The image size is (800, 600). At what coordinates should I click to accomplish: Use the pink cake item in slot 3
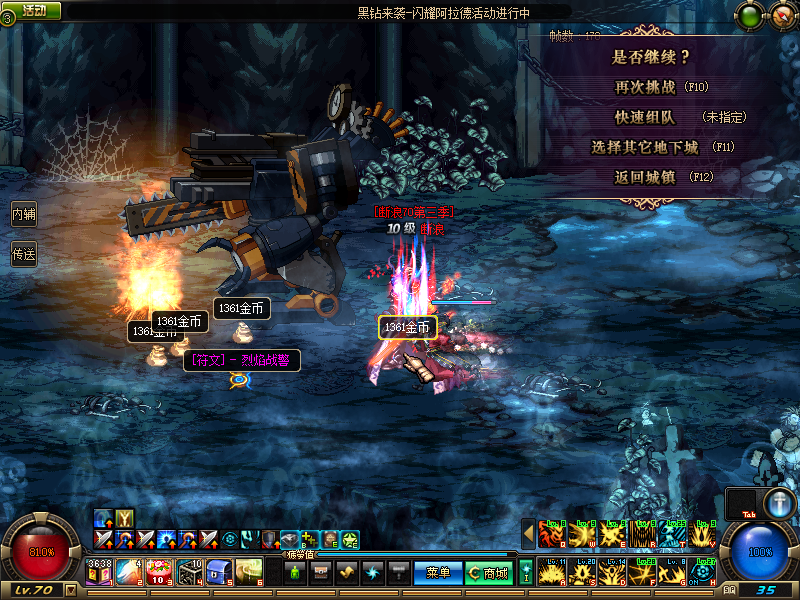[x=159, y=571]
